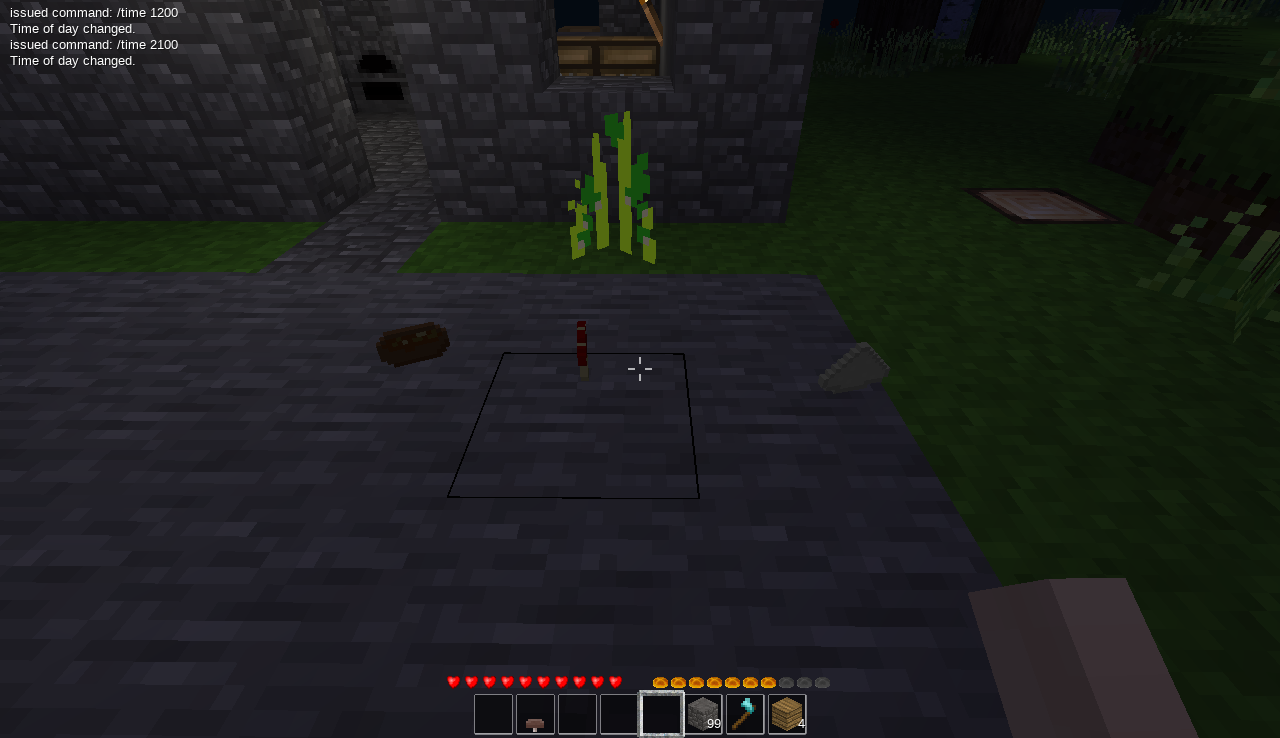Click the first heart in the health bar
1280x738 pixels.
point(452,681)
